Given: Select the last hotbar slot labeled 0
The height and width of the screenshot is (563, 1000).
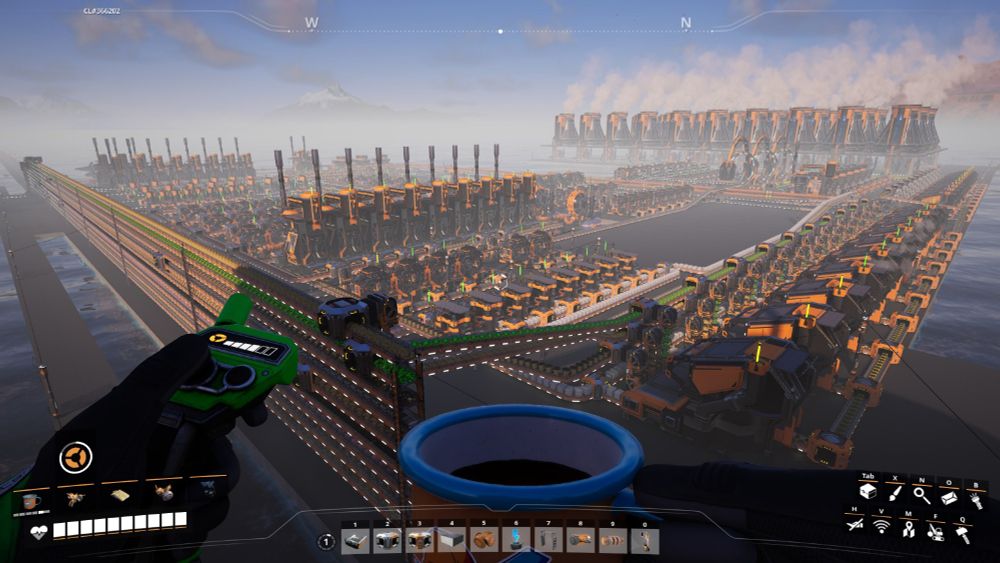Looking at the screenshot, I should (x=645, y=541).
